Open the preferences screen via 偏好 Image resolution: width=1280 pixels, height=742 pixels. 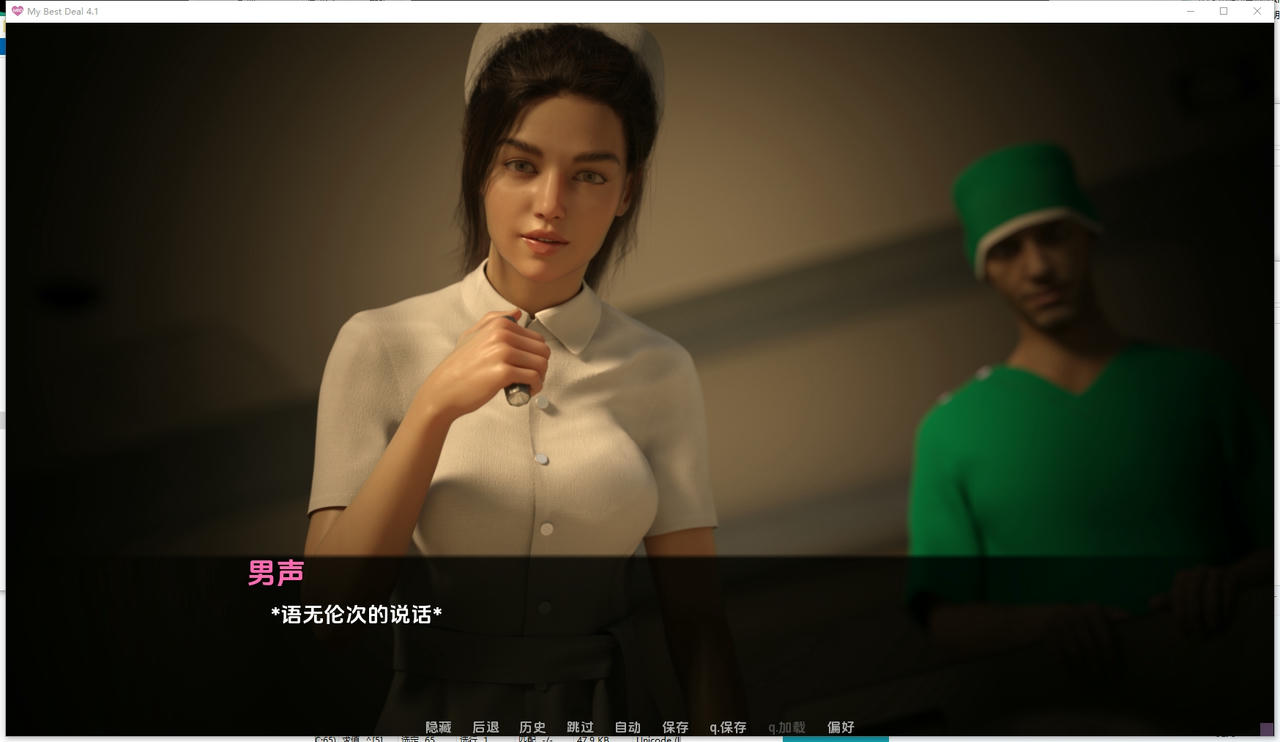[x=840, y=727]
